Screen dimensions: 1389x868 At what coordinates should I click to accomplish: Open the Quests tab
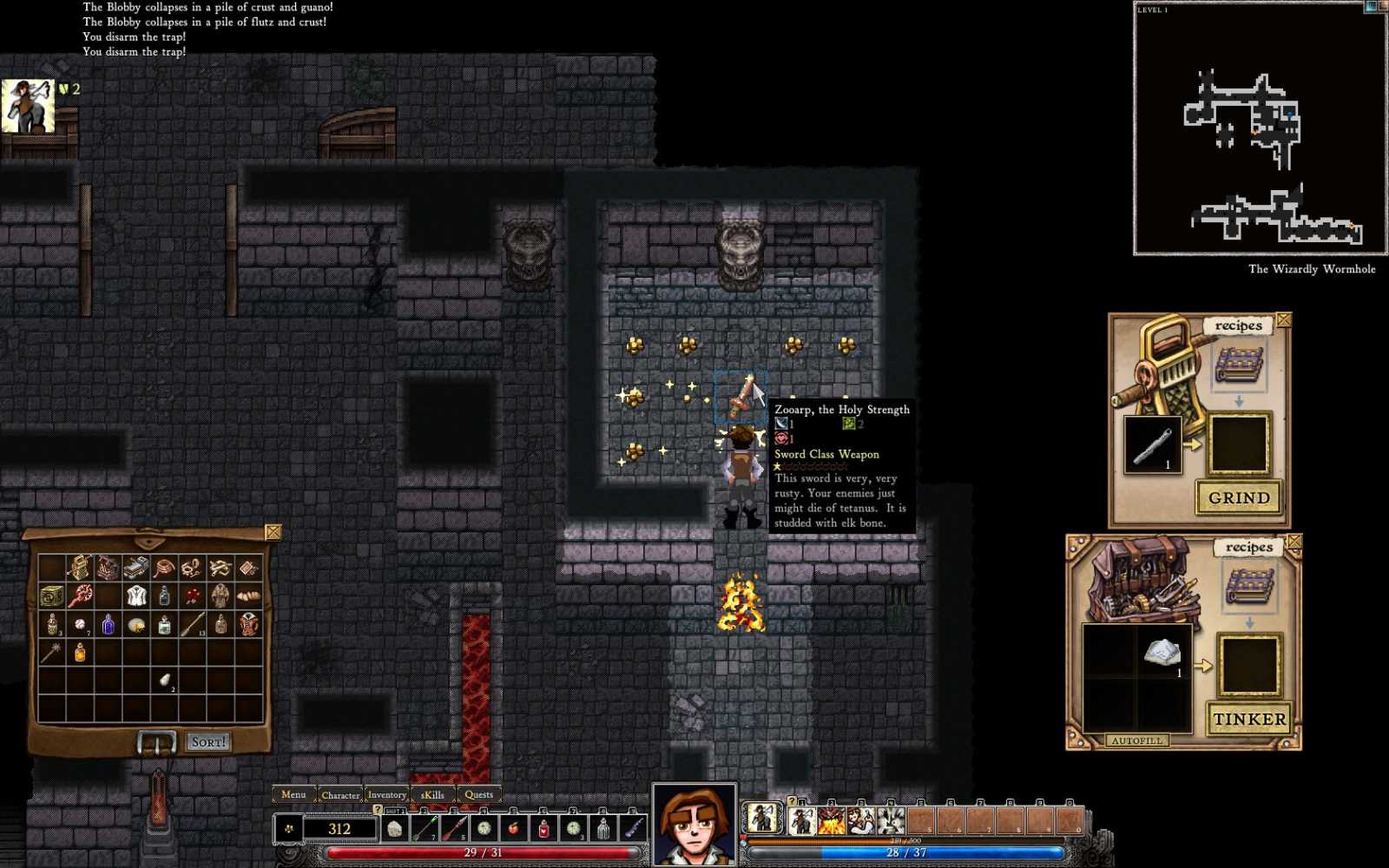478,794
